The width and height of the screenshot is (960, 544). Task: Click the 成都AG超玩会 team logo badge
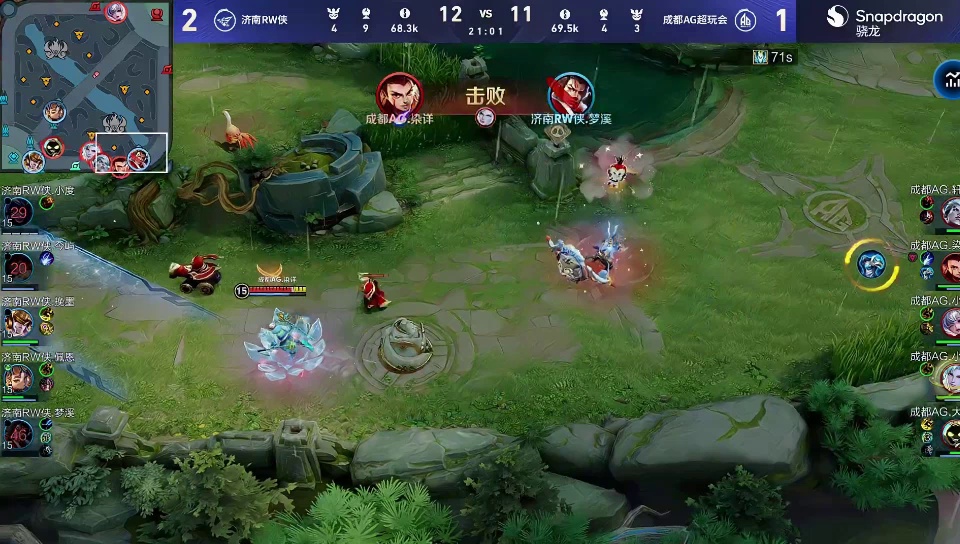745,19
